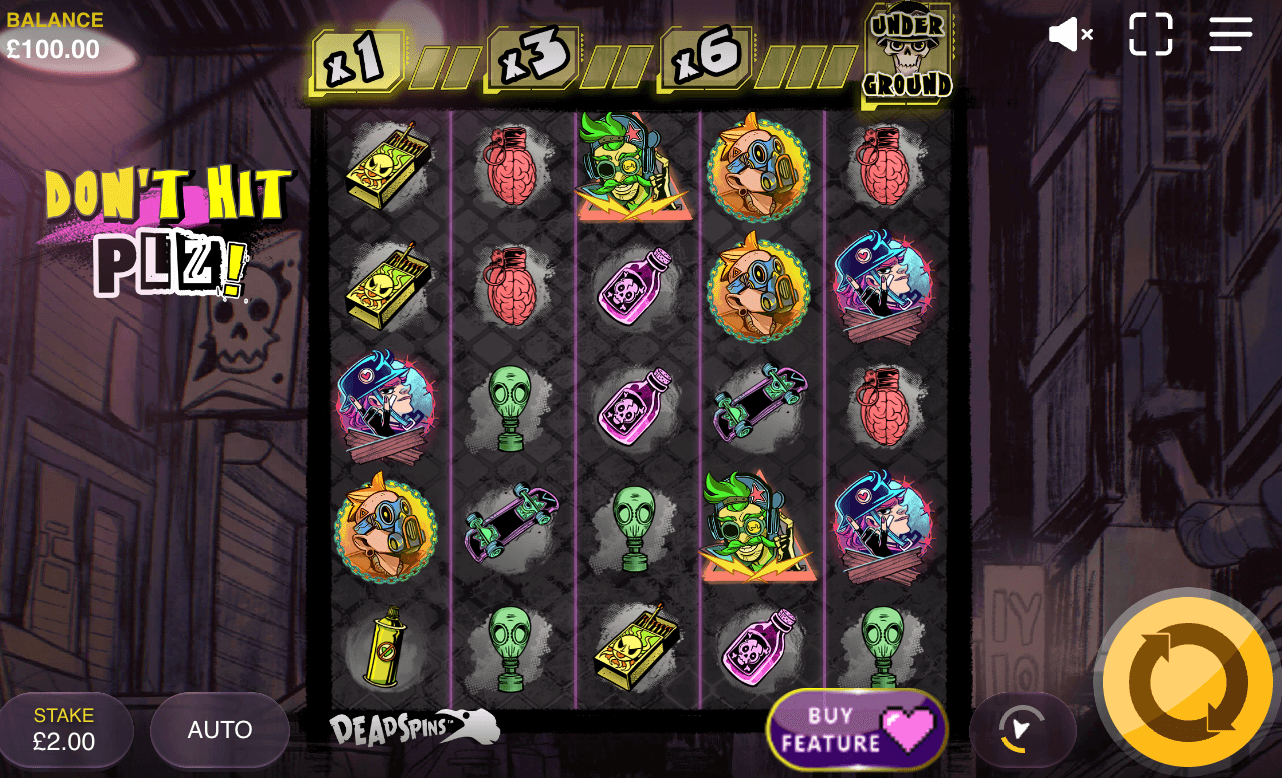This screenshot has width=1282, height=778.
Task: Open the stake amount selector
Action: (x=64, y=730)
